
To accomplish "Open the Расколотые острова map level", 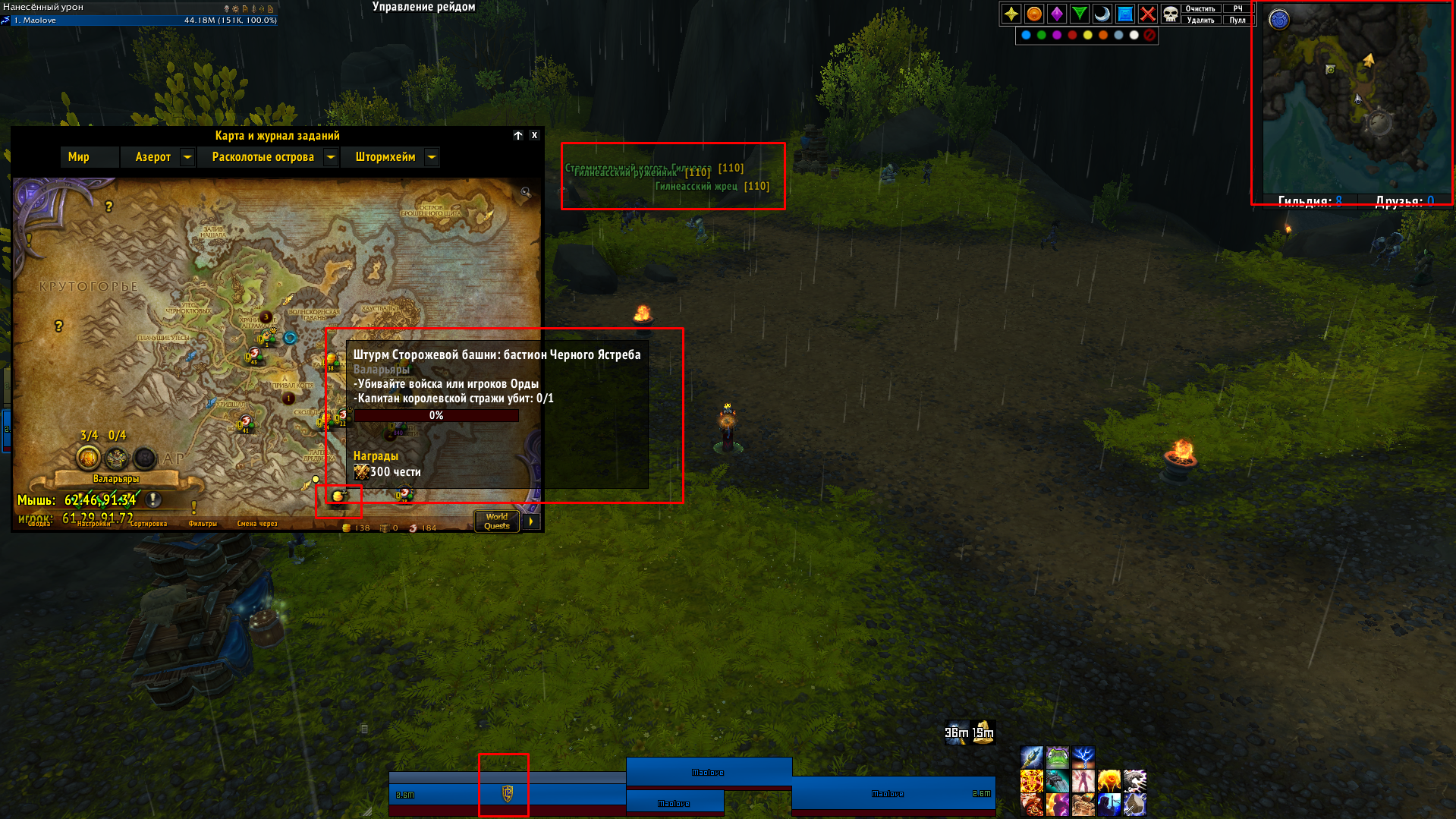I will (x=263, y=157).
